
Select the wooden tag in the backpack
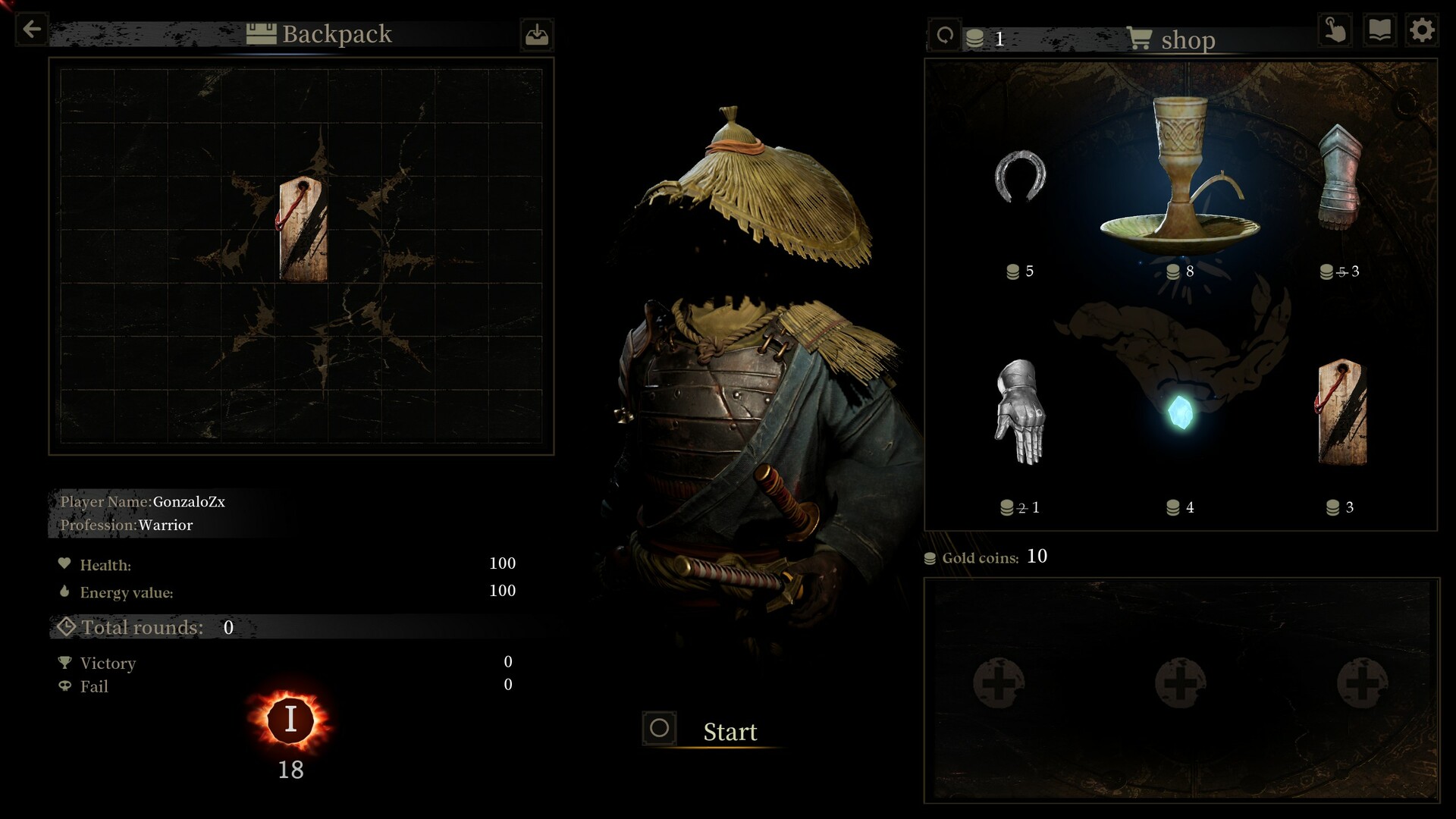[x=303, y=231]
